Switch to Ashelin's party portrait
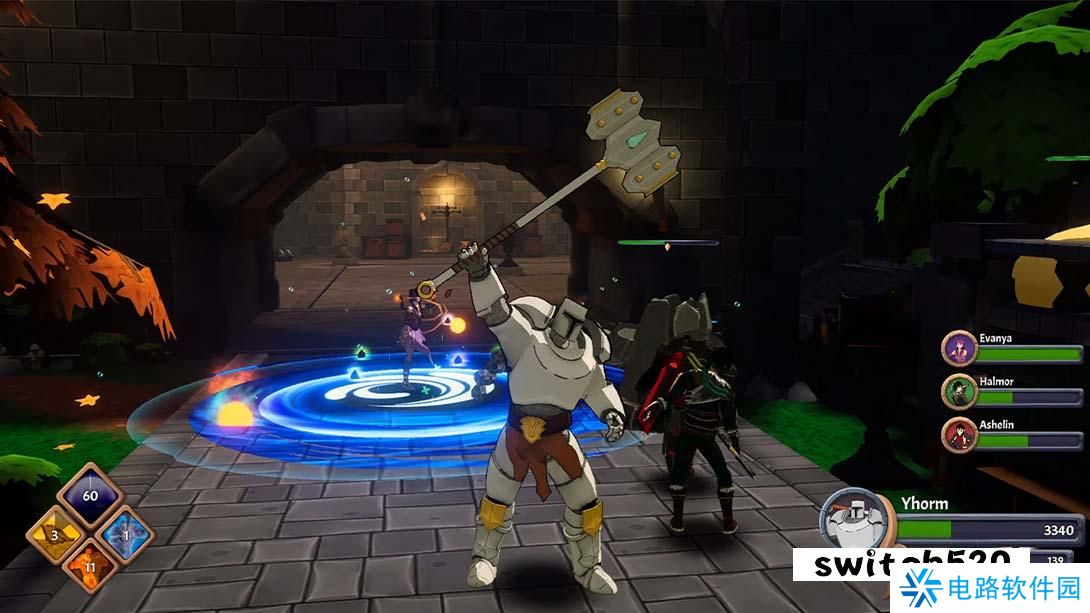 (959, 435)
